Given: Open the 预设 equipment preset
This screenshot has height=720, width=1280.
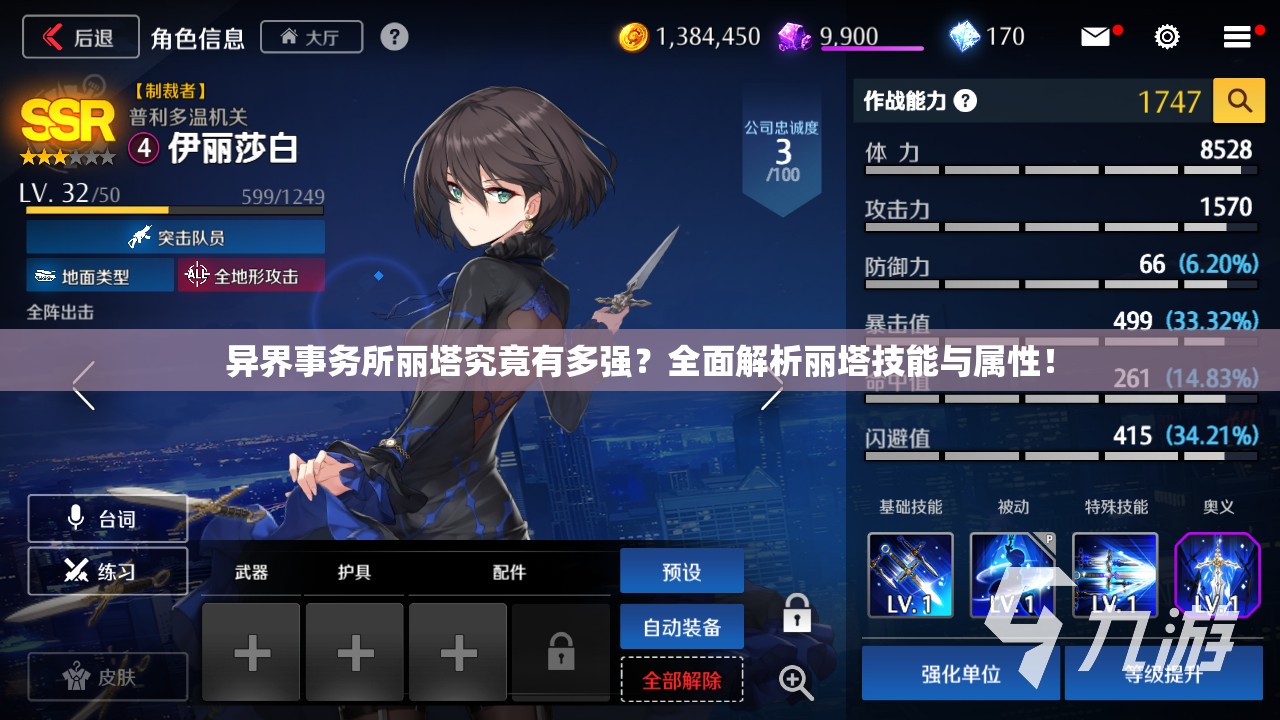Looking at the screenshot, I should (681, 572).
